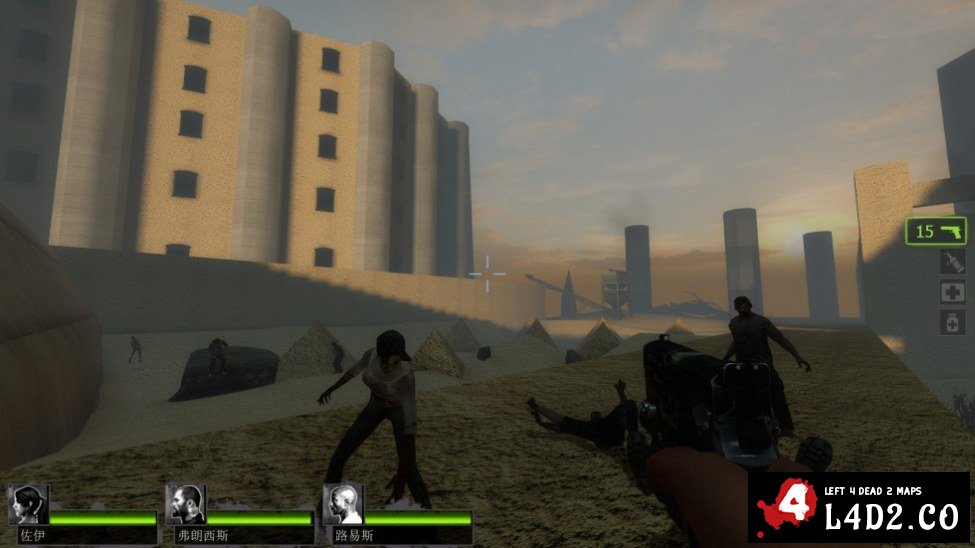Click teammate 弗朗西斯's portrait
Image resolution: width=975 pixels, height=548 pixels.
[185, 504]
